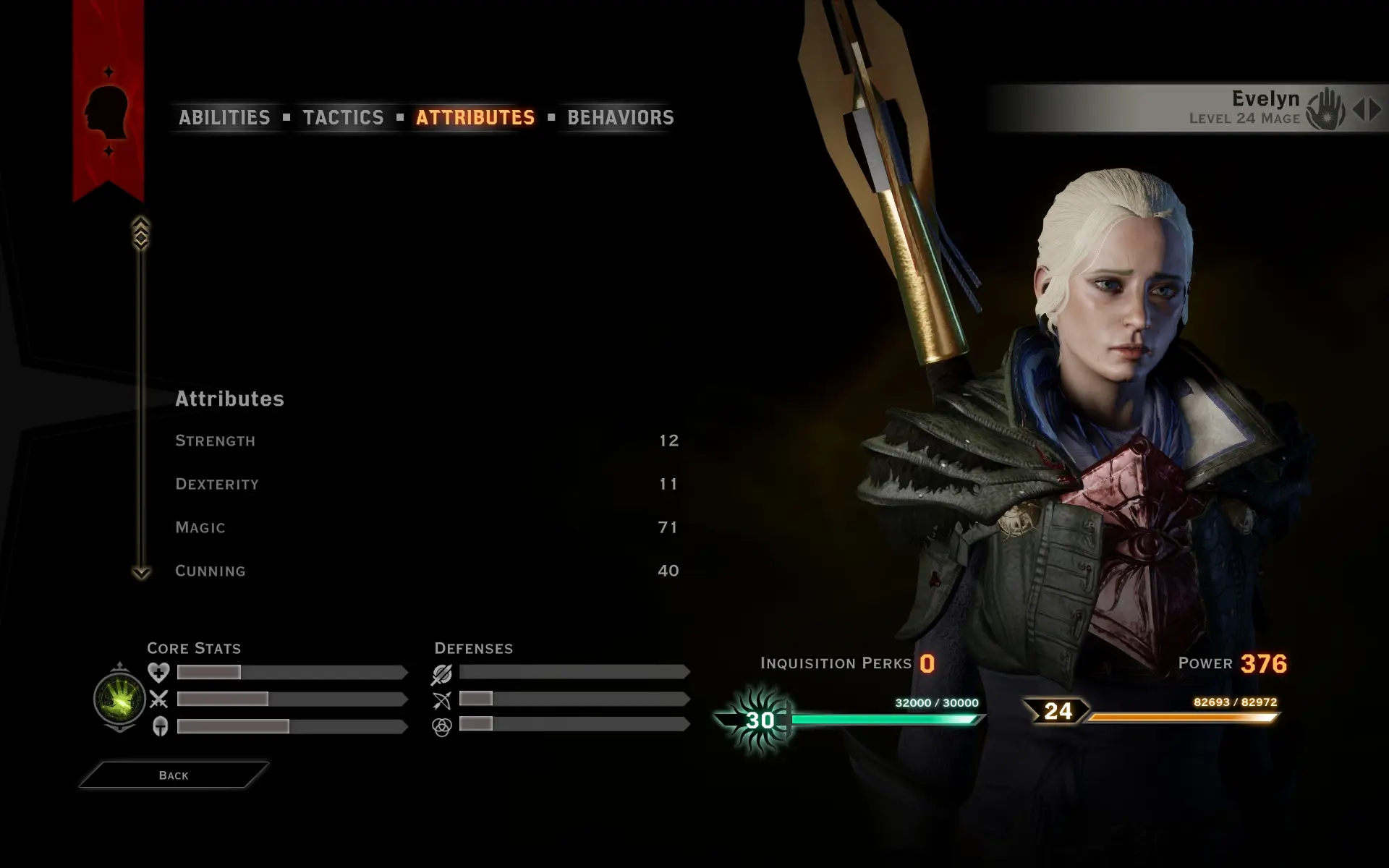1389x868 pixels.
Task: Go back using the Back button
Action: click(x=174, y=775)
